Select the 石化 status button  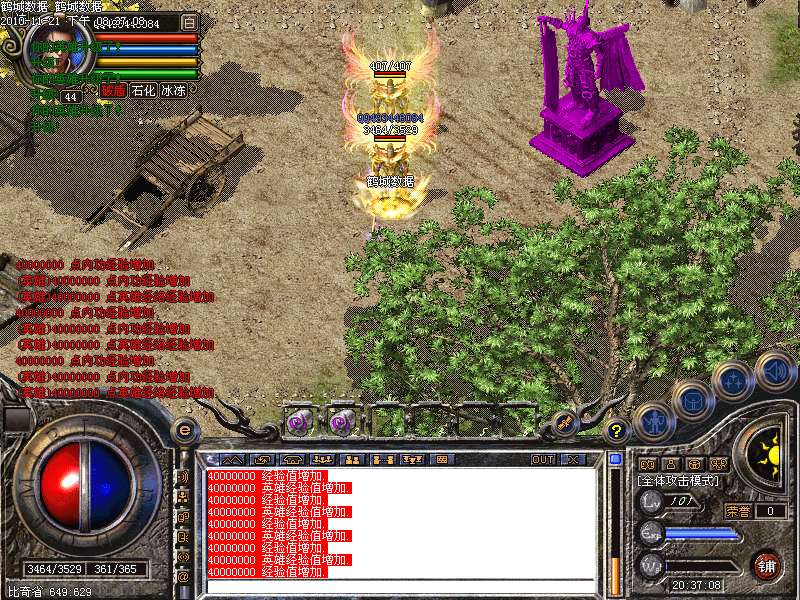(143, 91)
